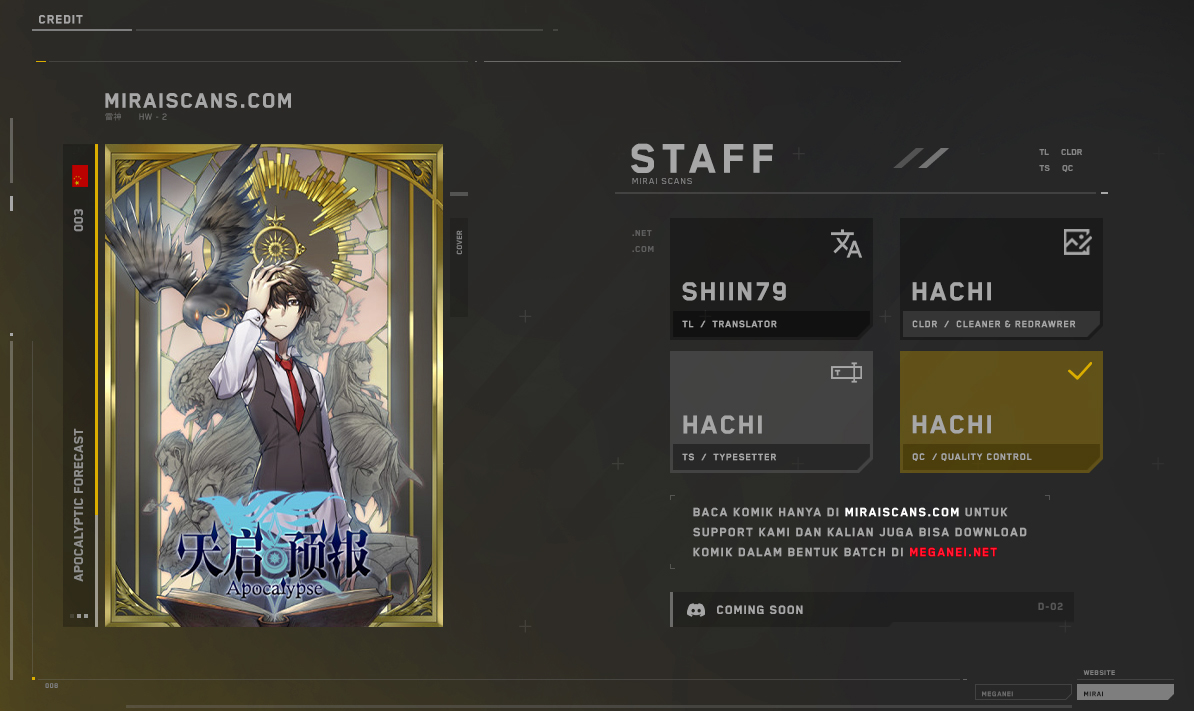This screenshot has width=1194, height=711.
Task: Select the highlighted HACHI quality control card
Action: [1001, 411]
